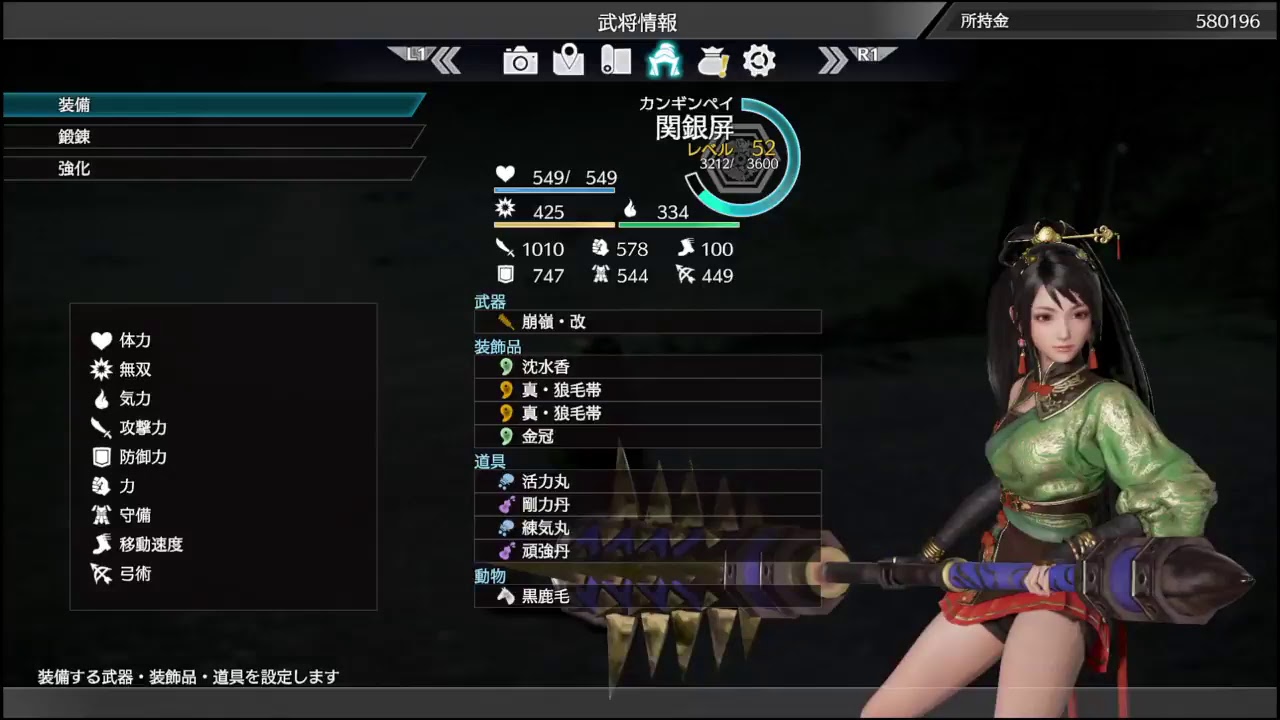Open the photo/camera mode icon
Screen dimensions: 1280x720
(x=519, y=61)
